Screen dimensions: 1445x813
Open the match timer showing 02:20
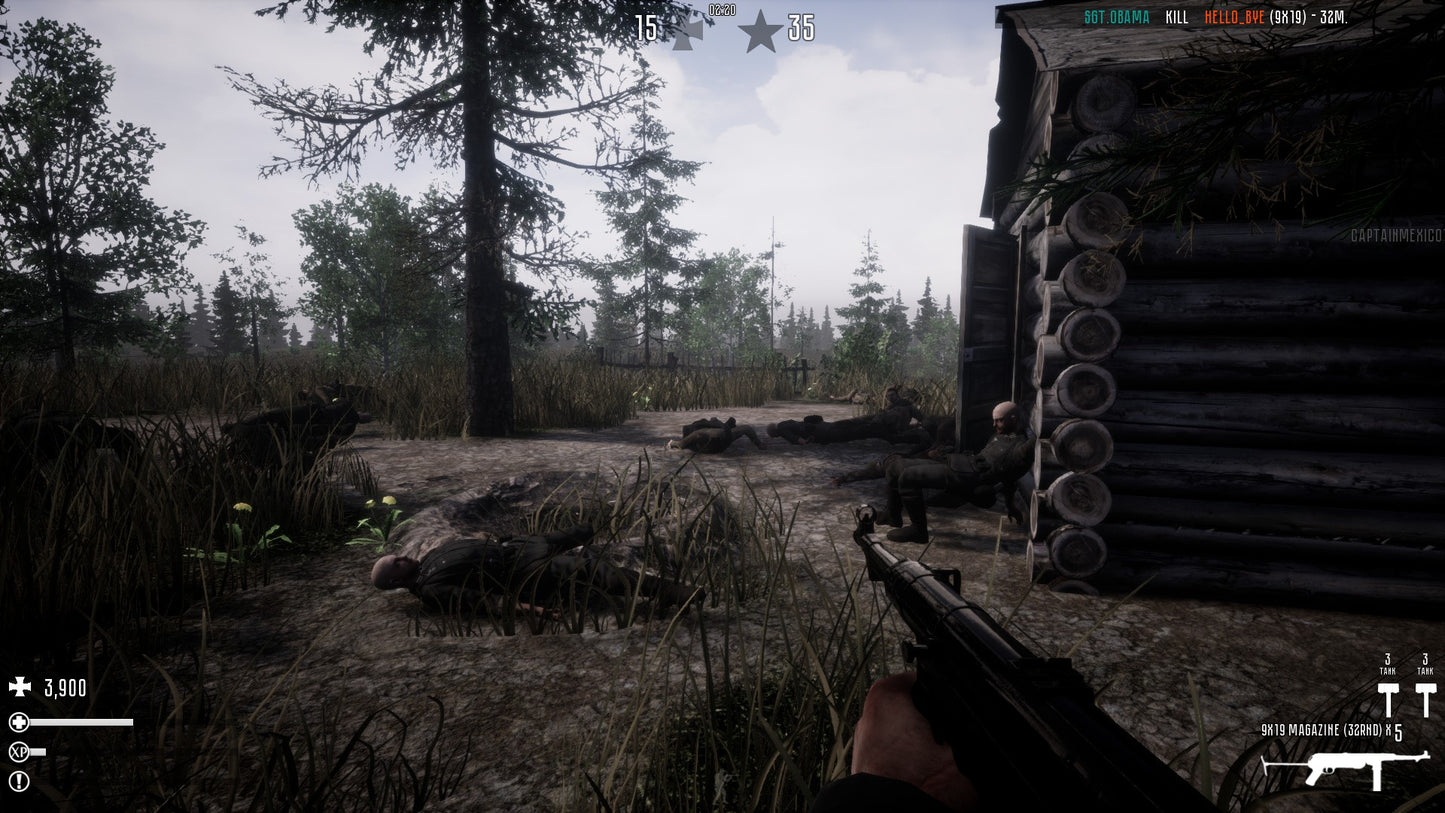[x=720, y=11]
